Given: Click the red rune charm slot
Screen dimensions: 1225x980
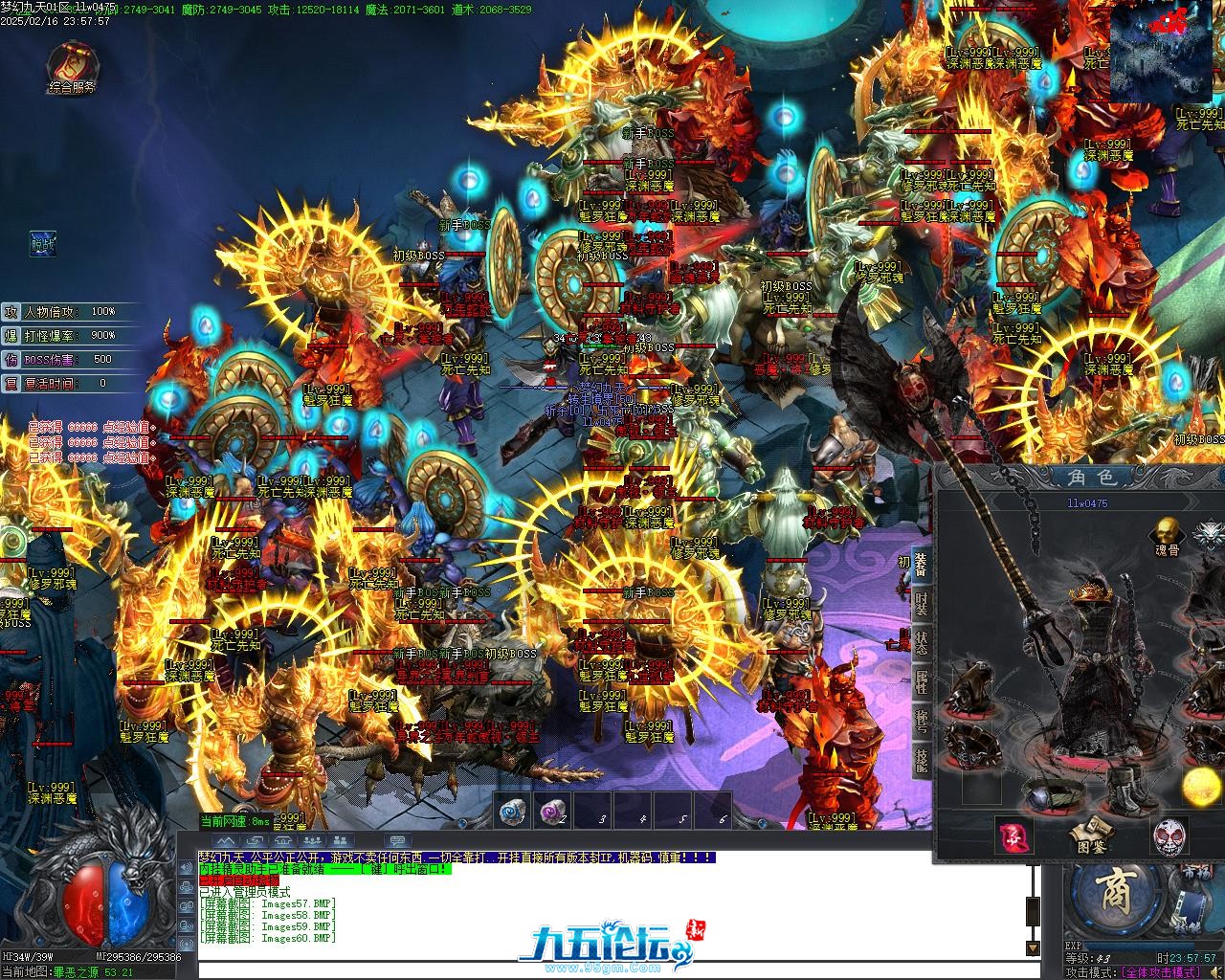Looking at the screenshot, I should [1012, 836].
